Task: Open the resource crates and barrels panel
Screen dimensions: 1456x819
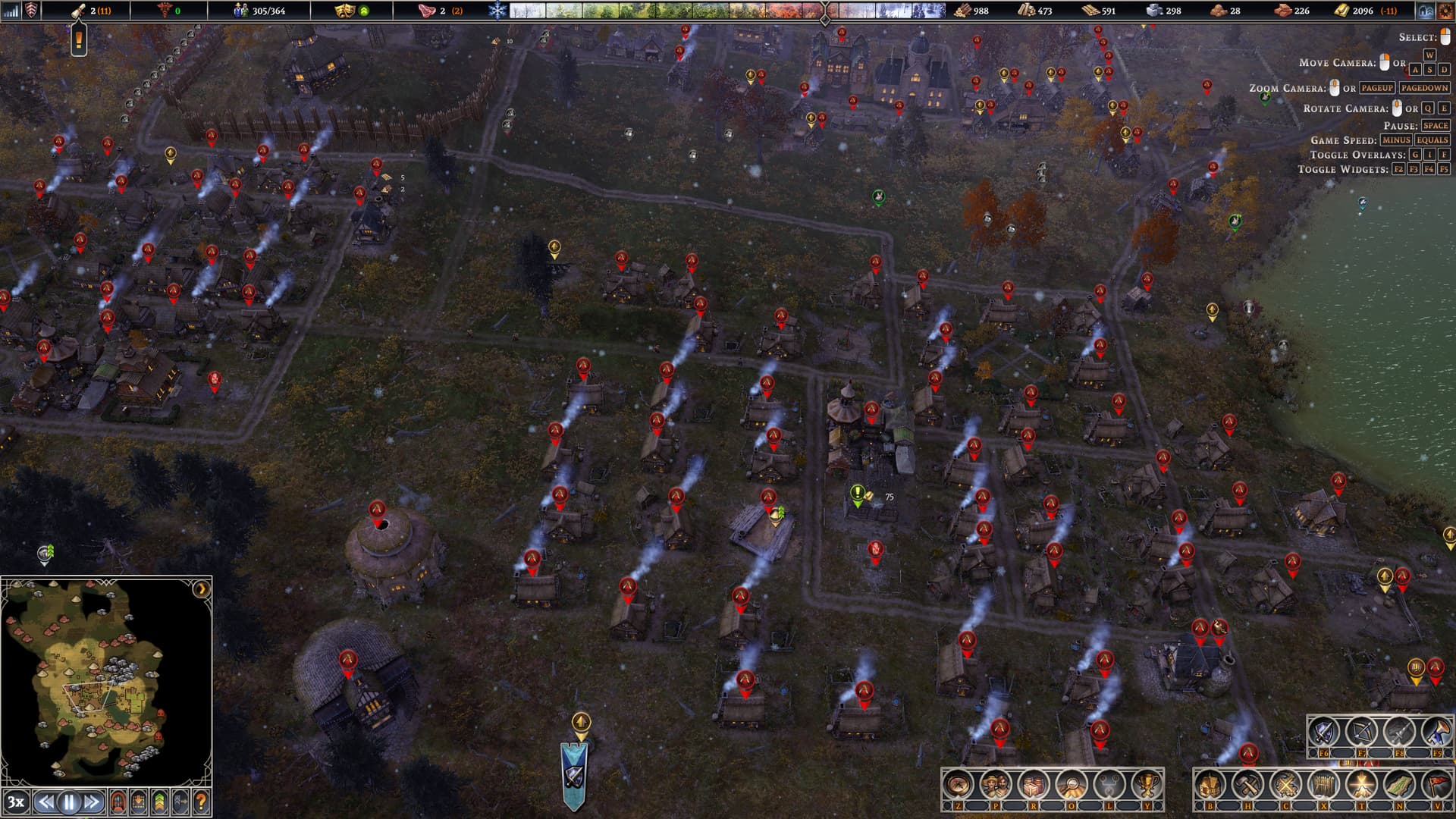Action: coord(1034,786)
